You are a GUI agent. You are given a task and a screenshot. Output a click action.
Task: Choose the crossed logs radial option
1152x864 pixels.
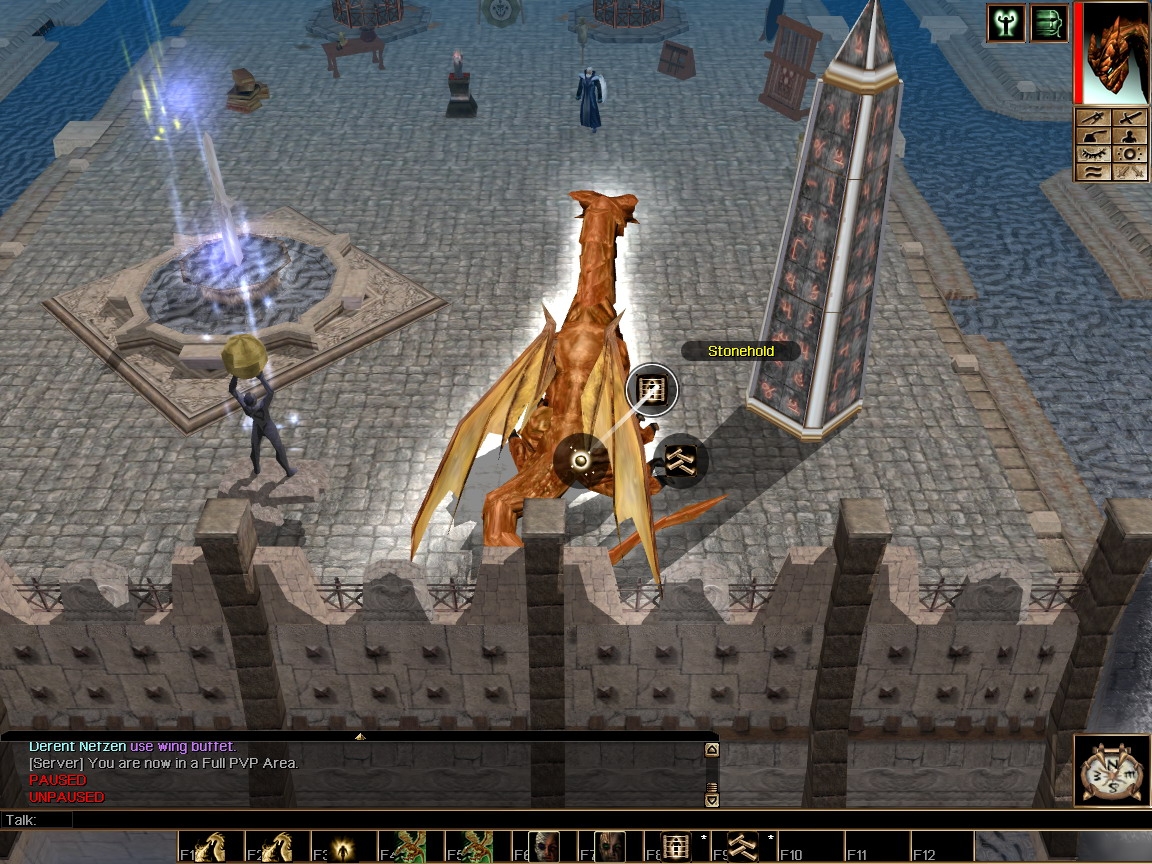[681, 460]
